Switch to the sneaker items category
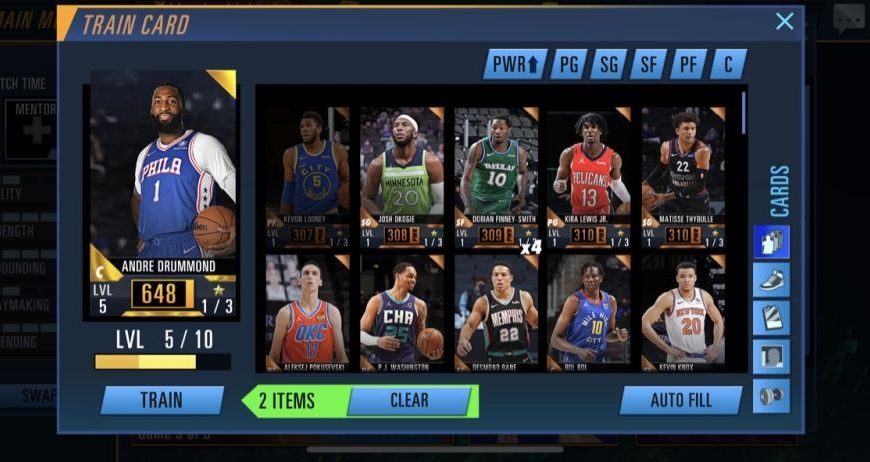This screenshot has height=462, width=870. [x=771, y=280]
